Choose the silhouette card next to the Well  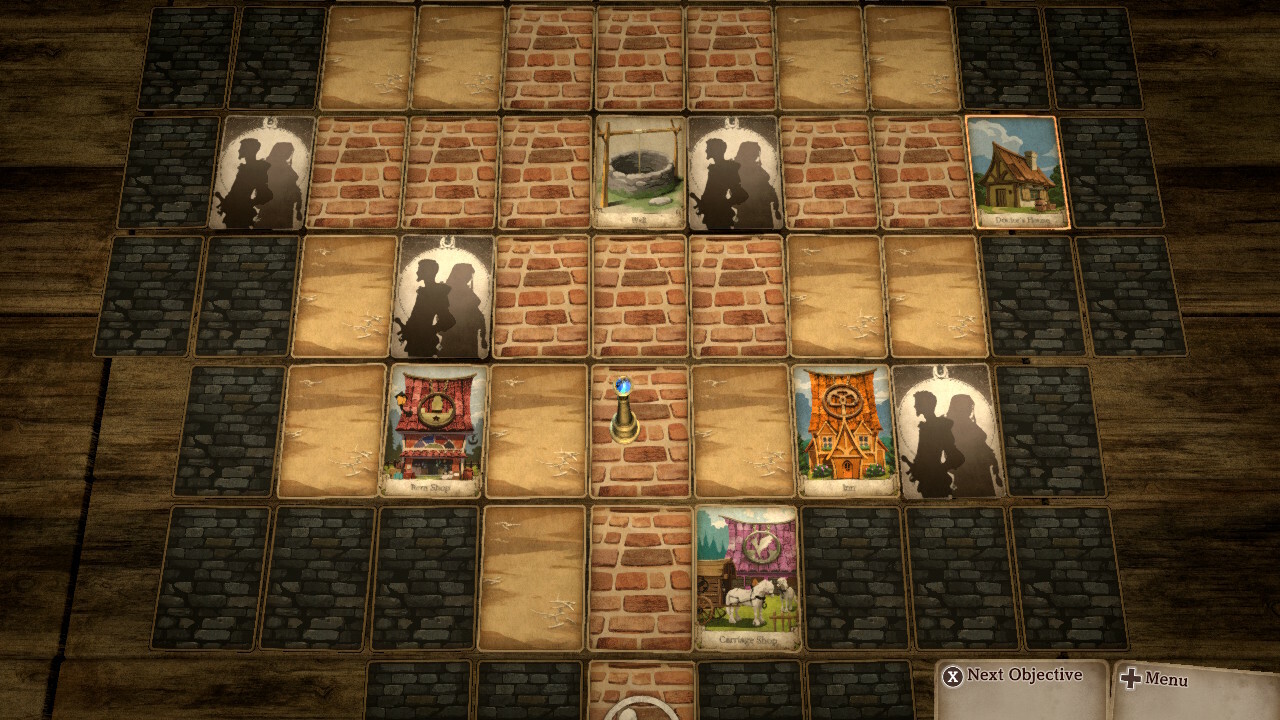pos(734,172)
